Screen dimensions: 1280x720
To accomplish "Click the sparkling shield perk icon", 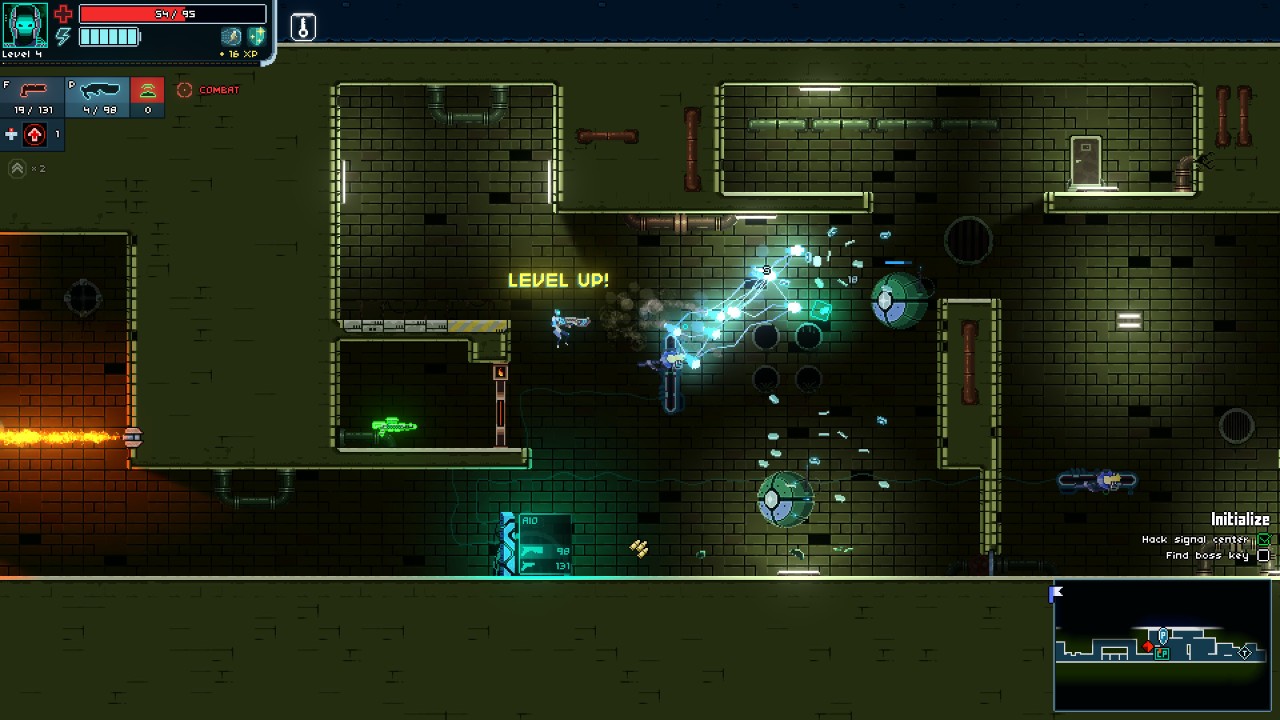I will 256,36.
